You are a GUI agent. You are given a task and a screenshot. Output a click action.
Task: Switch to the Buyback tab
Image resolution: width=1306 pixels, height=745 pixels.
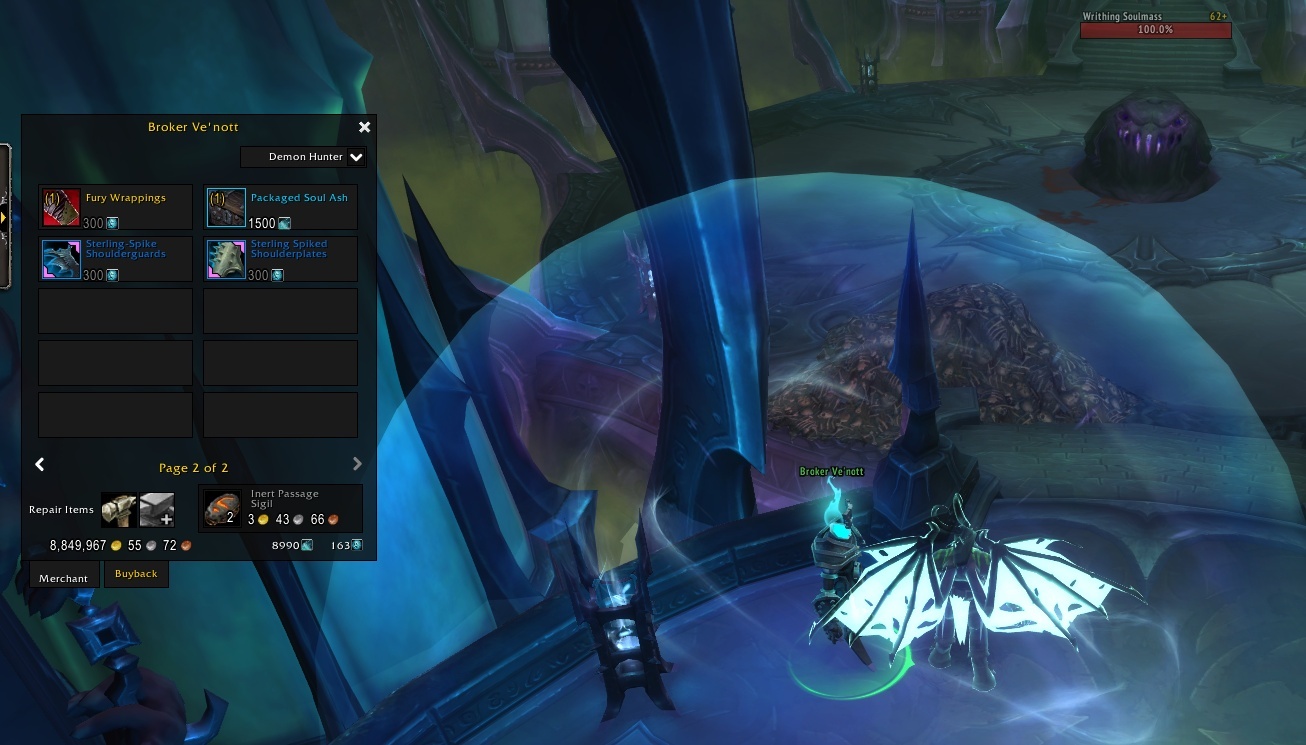[x=136, y=573]
